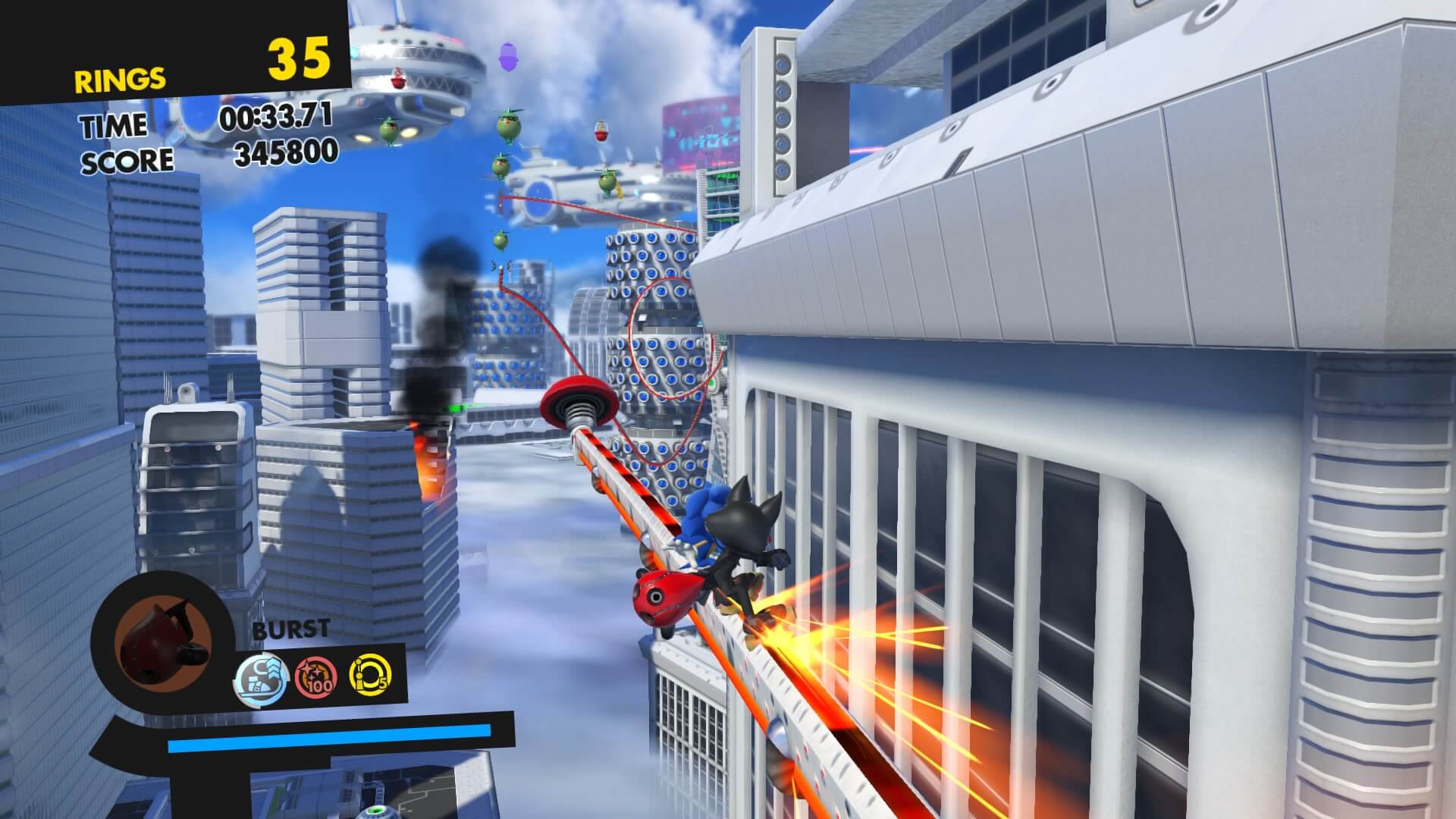Image resolution: width=1456 pixels, height=819 pixels.
Task: Activate the red sparkle 100 skill icon
Action: point(315,676)
